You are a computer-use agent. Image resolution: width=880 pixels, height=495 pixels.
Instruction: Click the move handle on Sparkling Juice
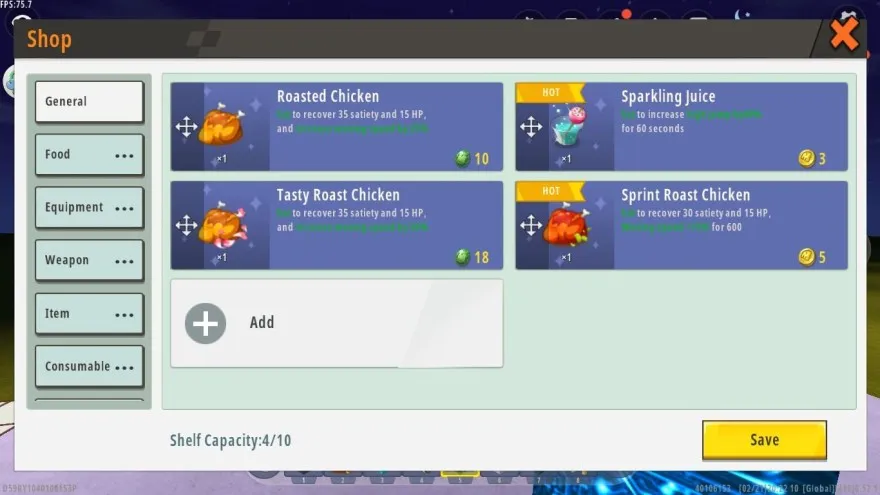[531, 127]
